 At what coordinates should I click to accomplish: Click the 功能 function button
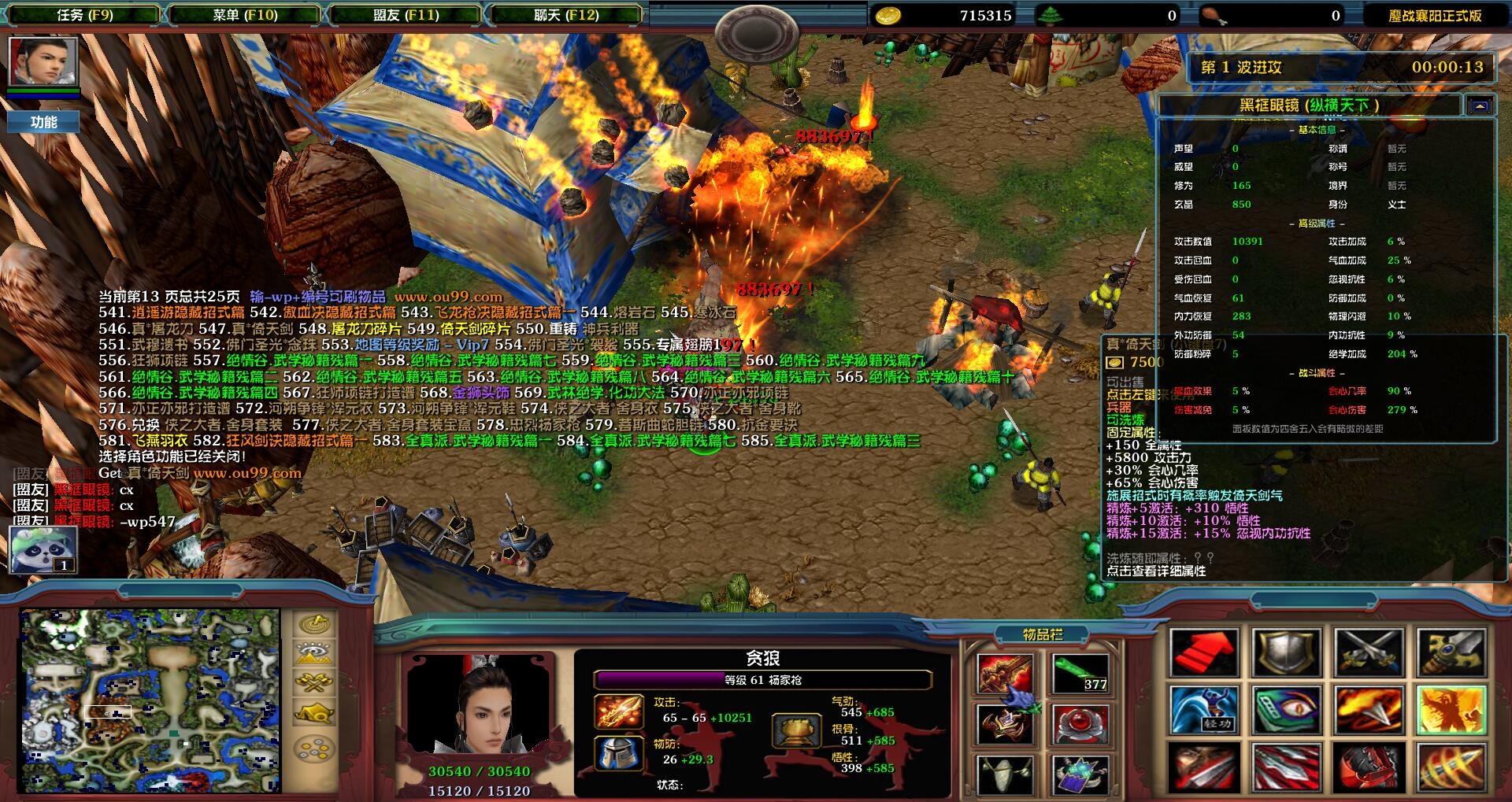click(x=43, y=122)
